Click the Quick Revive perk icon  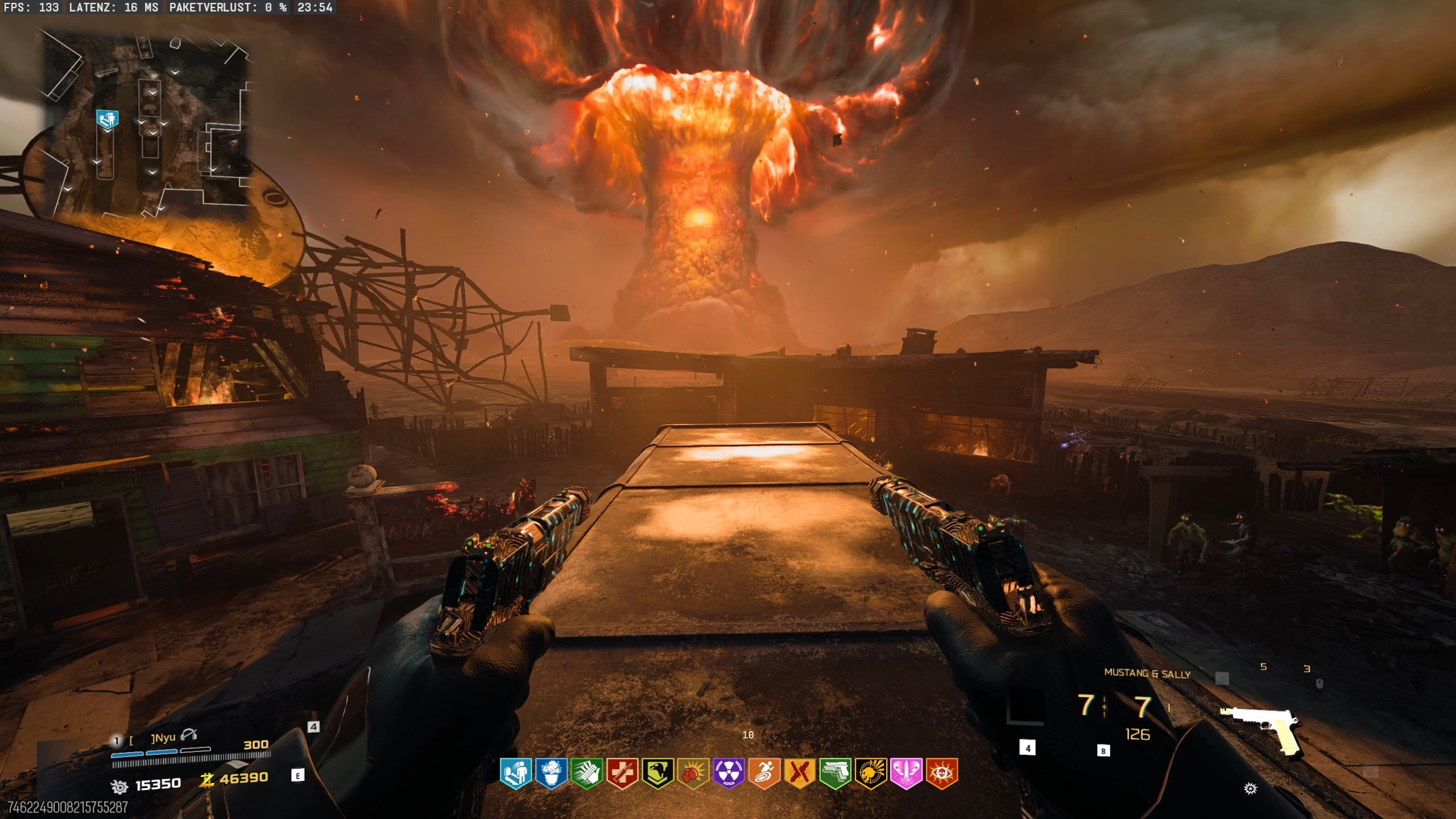[516, 773]
